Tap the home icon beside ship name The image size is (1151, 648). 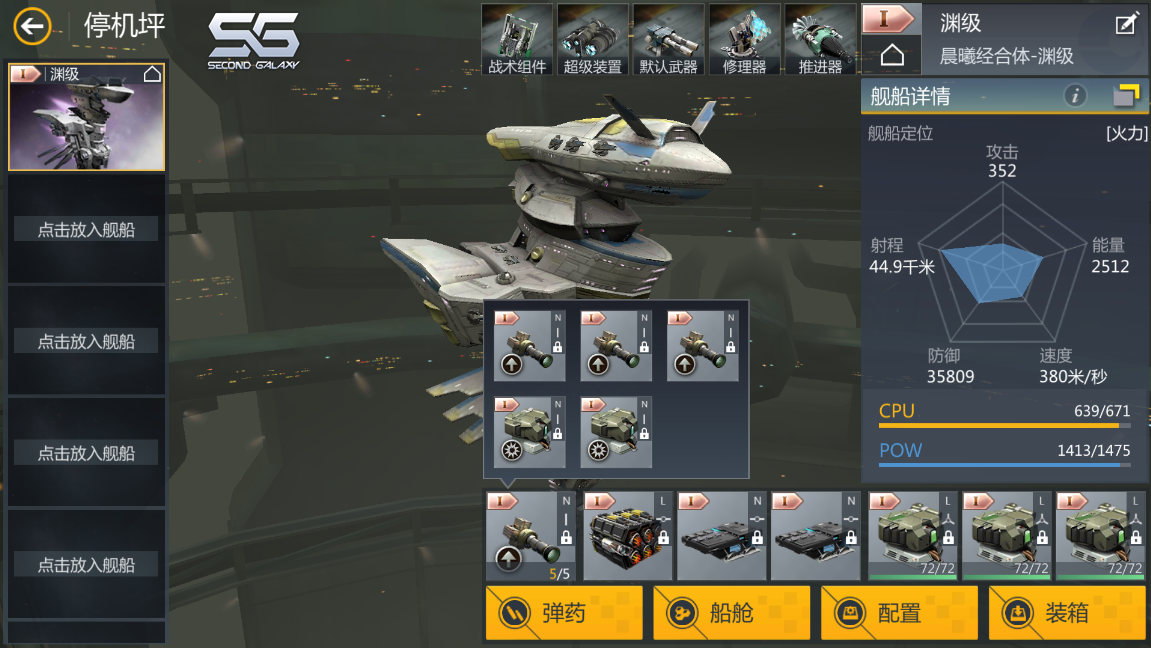pos(892,56)
